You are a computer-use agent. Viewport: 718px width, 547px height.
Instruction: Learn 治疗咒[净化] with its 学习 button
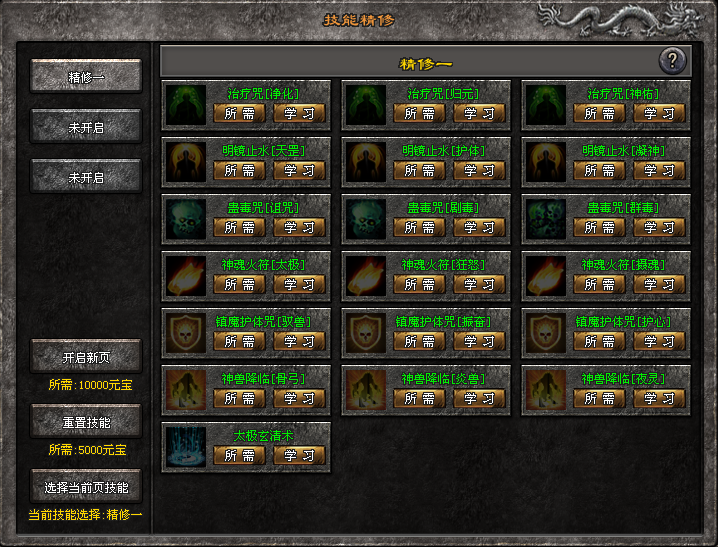click(299, 113)
